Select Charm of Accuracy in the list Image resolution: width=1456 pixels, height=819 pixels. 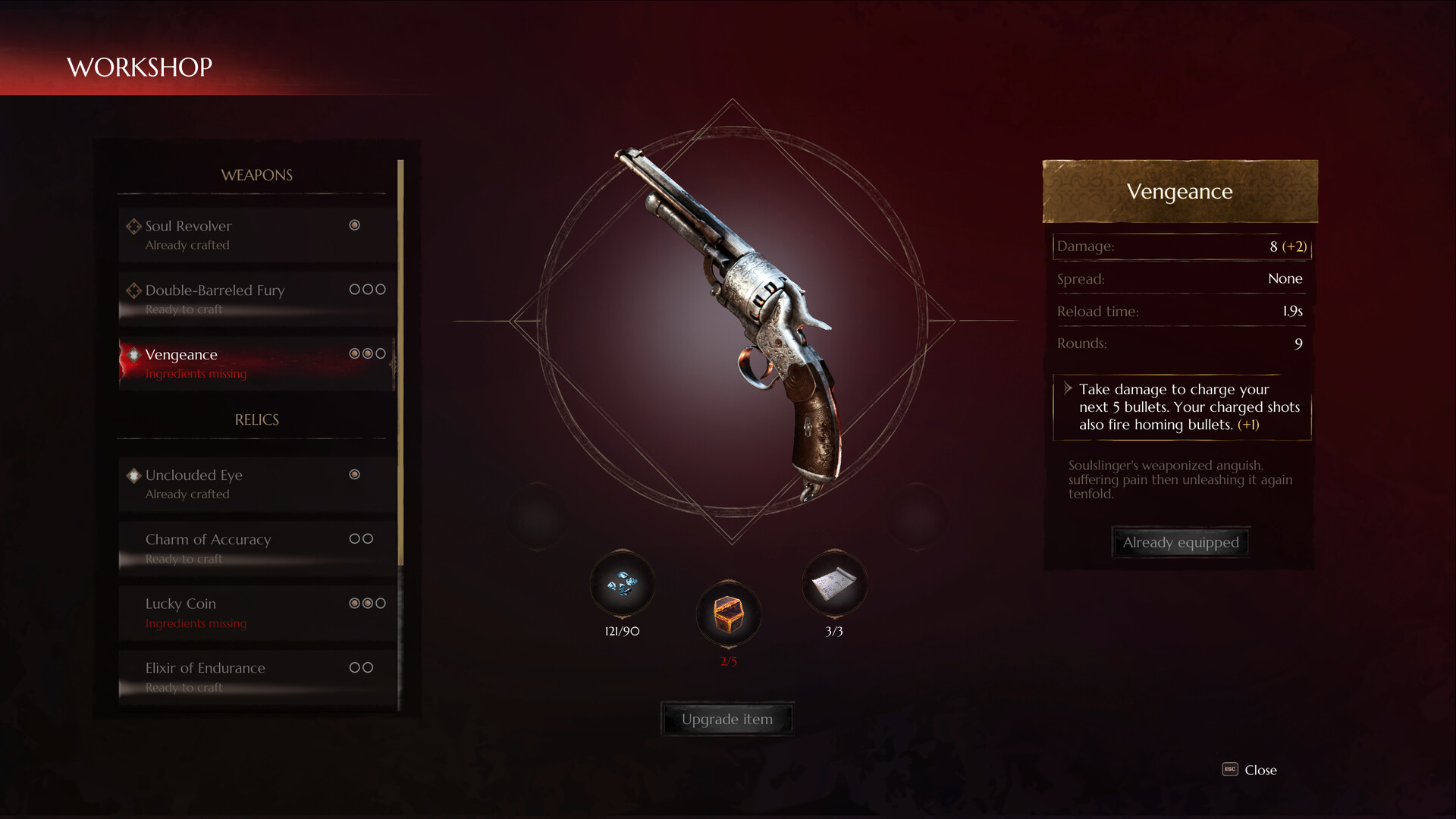(208, 539)
